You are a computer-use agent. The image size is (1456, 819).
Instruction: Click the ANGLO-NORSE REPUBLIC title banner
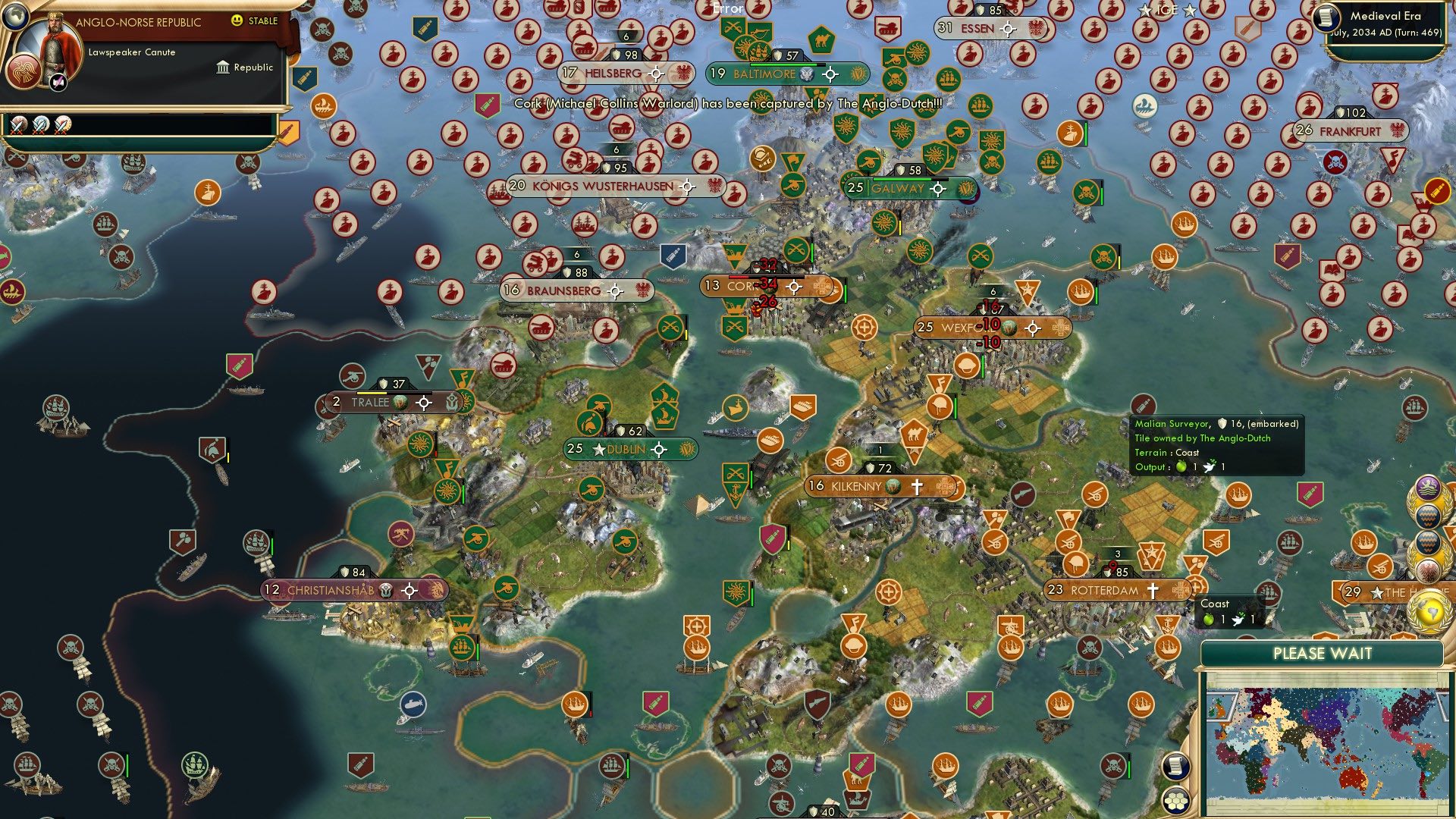point(139,22)
